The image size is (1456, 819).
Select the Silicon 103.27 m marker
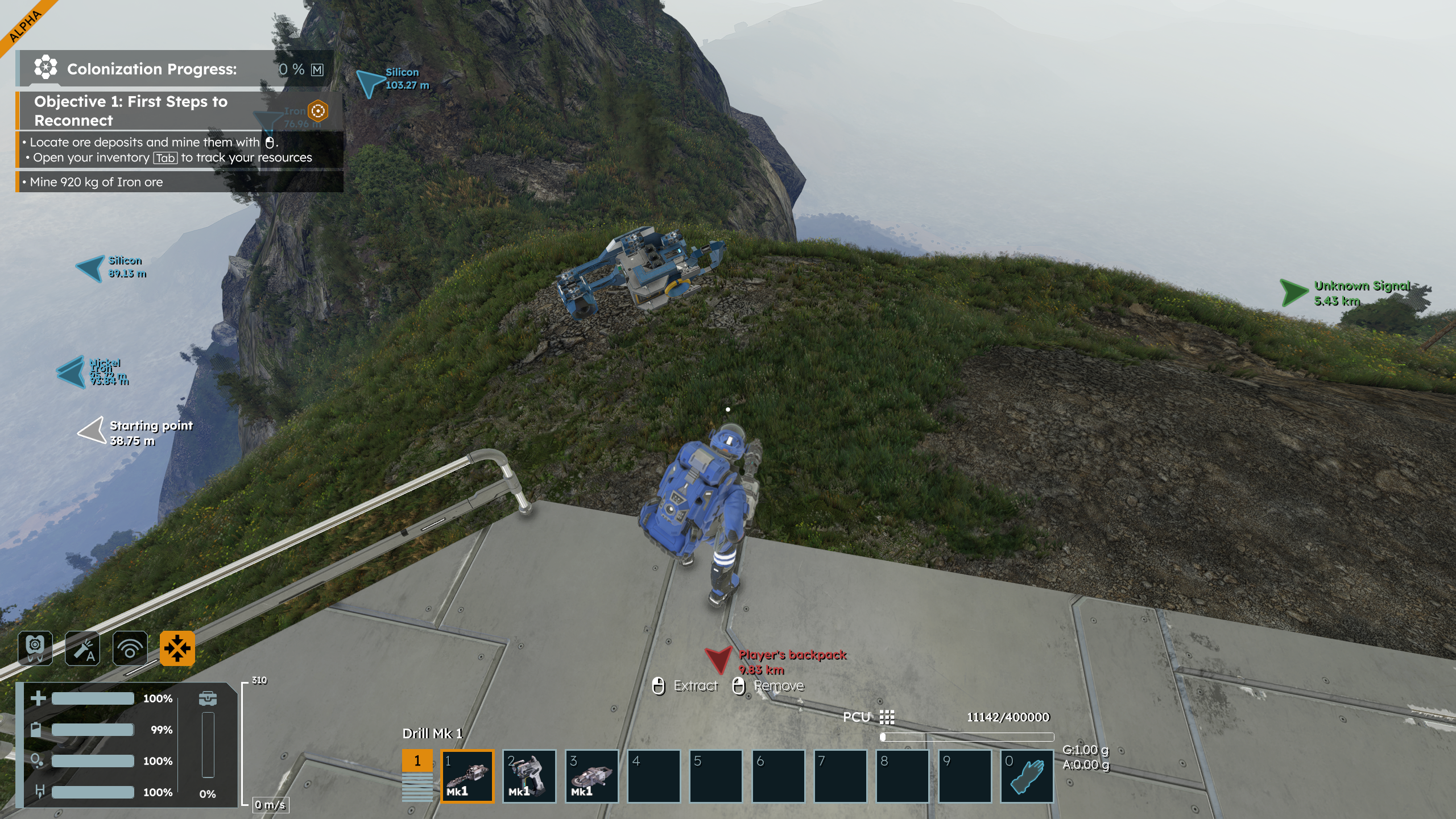click(370, 82)
